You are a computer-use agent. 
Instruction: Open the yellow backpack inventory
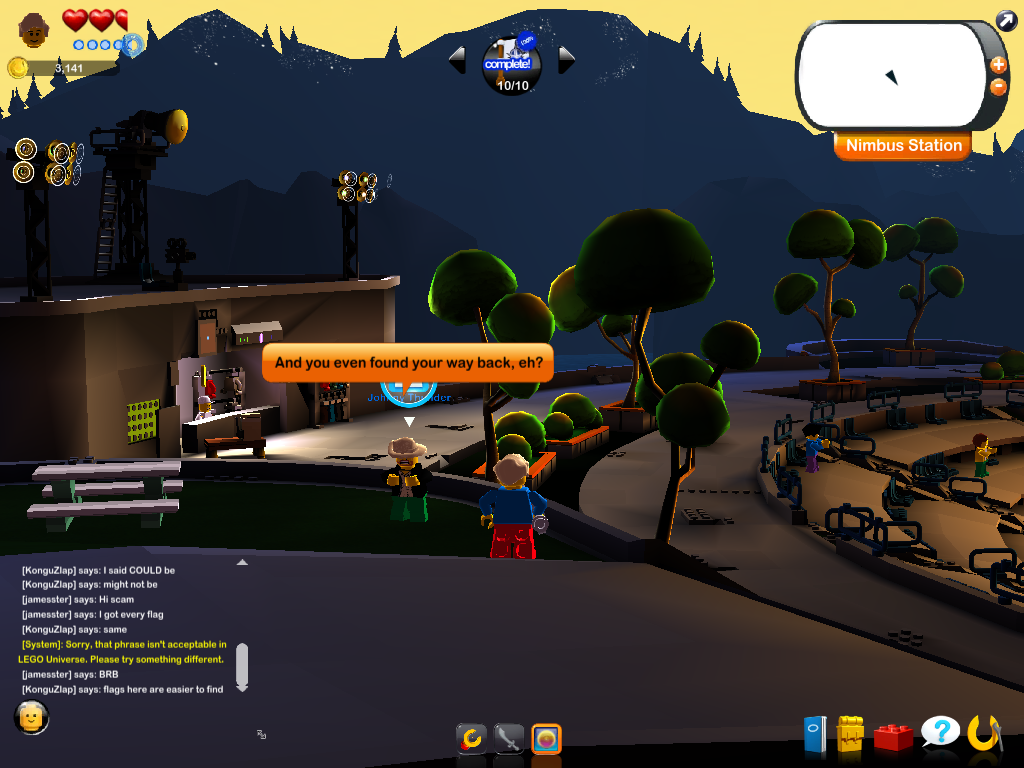point(850,734)
